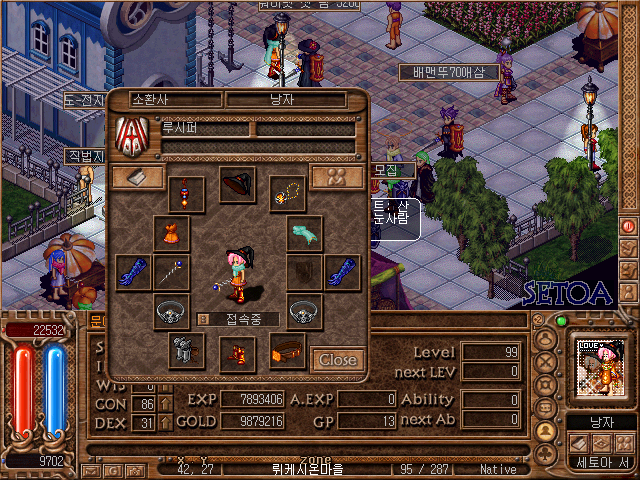Screen dimensions: 640x480
Task: Select the gold necklace equipment slot
Action: click(x=288, y=191)
